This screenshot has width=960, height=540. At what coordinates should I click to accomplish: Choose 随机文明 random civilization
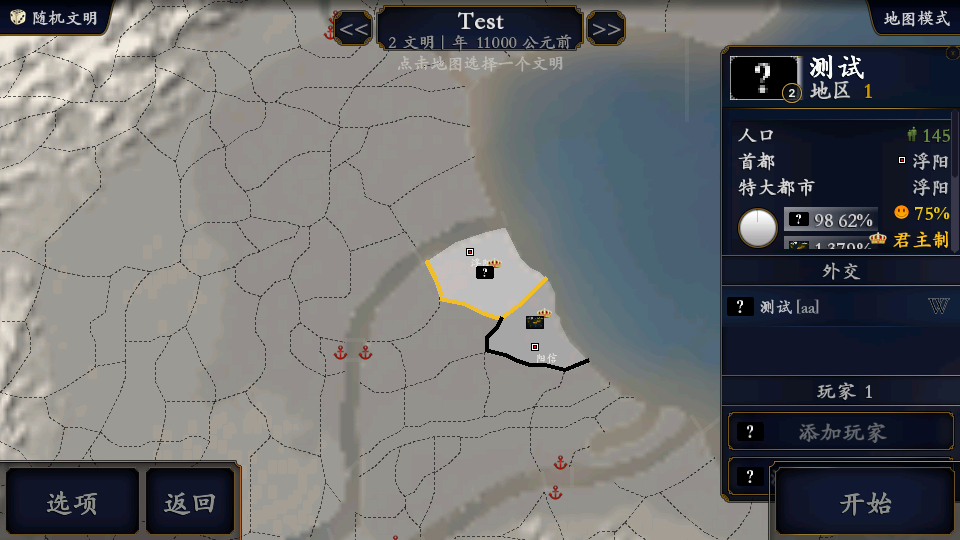click(x=55, y=18)
